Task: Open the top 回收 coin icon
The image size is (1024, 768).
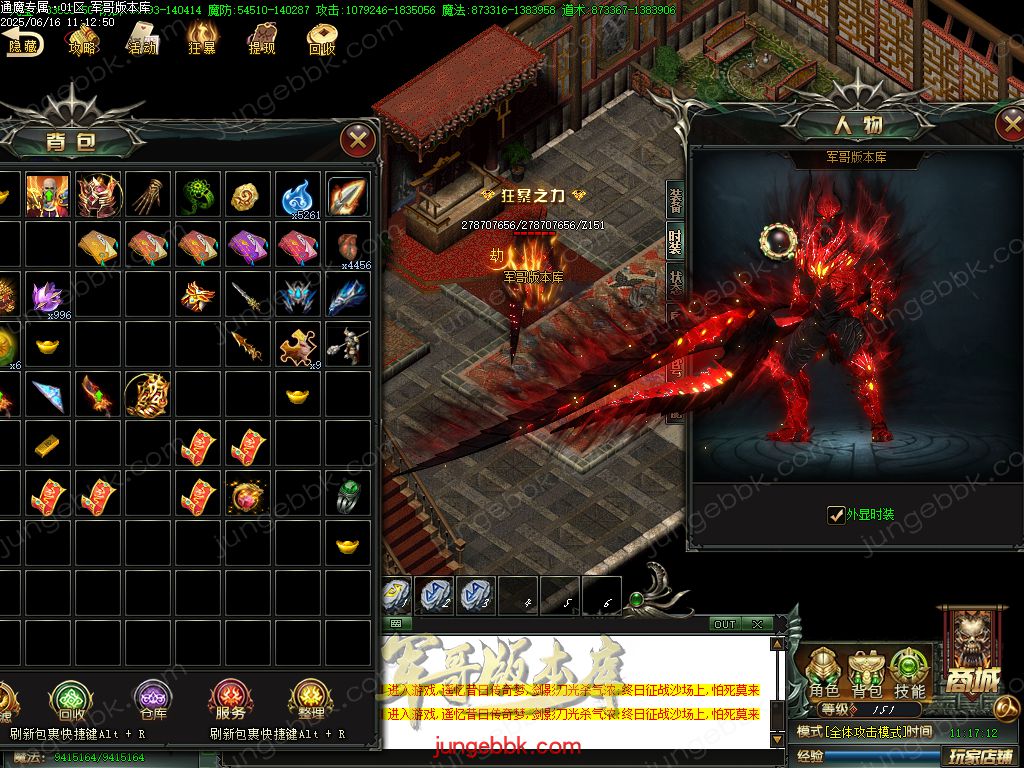Action: pyautogui.click(x=321, y=40)
